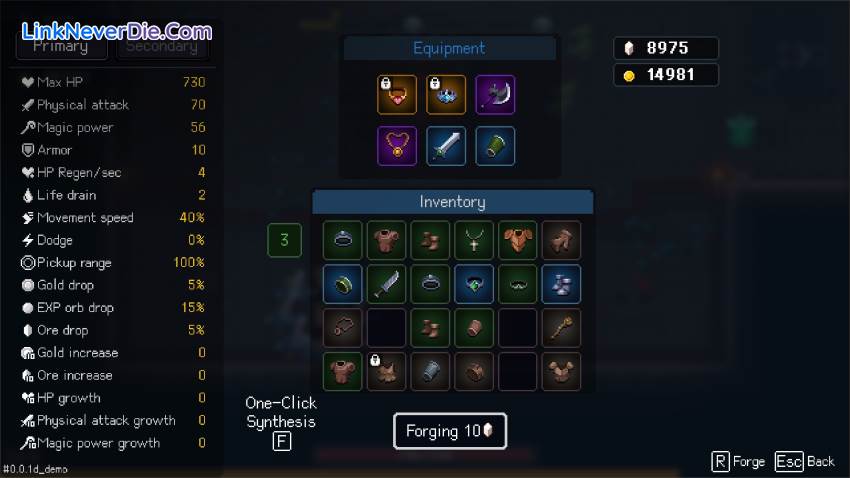Image resolution: width=850 pixels, height=478 pixels.
Task: Choose the emerald ring in the inventory
Action: pyautogui.click(x=474, y=284)
